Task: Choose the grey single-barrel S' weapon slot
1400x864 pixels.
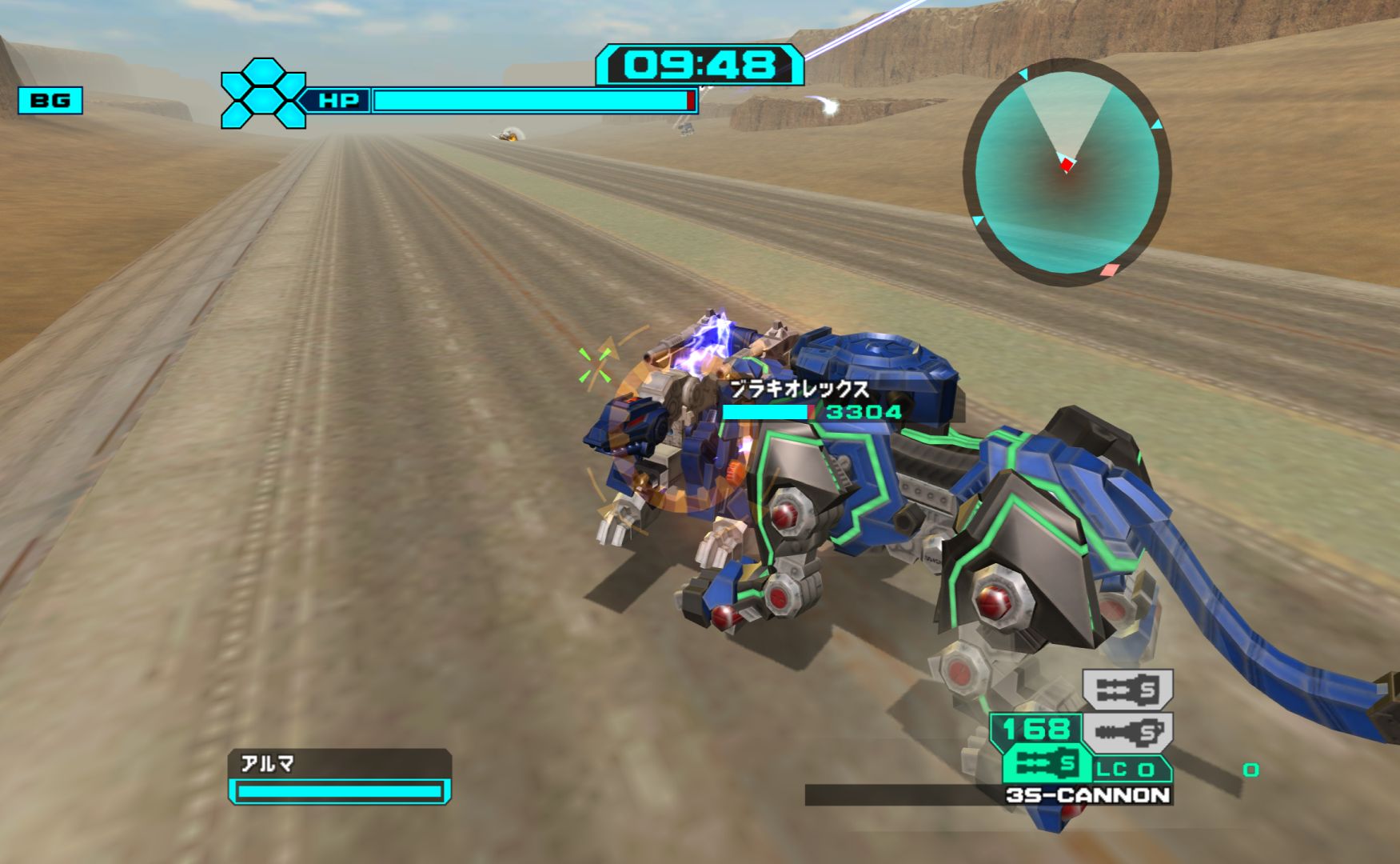Action: click(1127, 731)
